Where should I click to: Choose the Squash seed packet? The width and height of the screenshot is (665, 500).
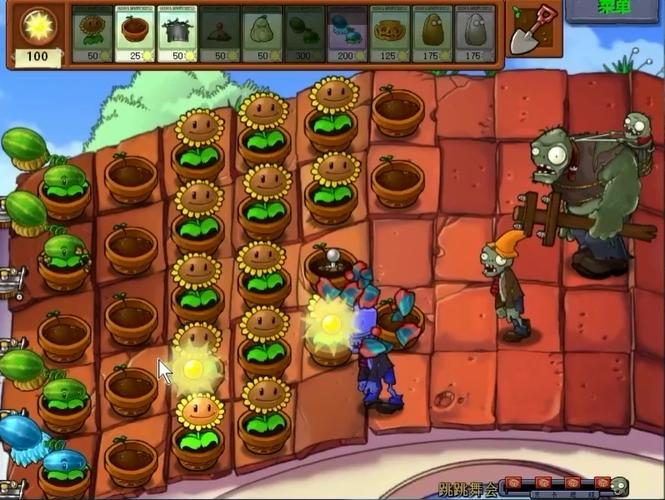point(262,34)
